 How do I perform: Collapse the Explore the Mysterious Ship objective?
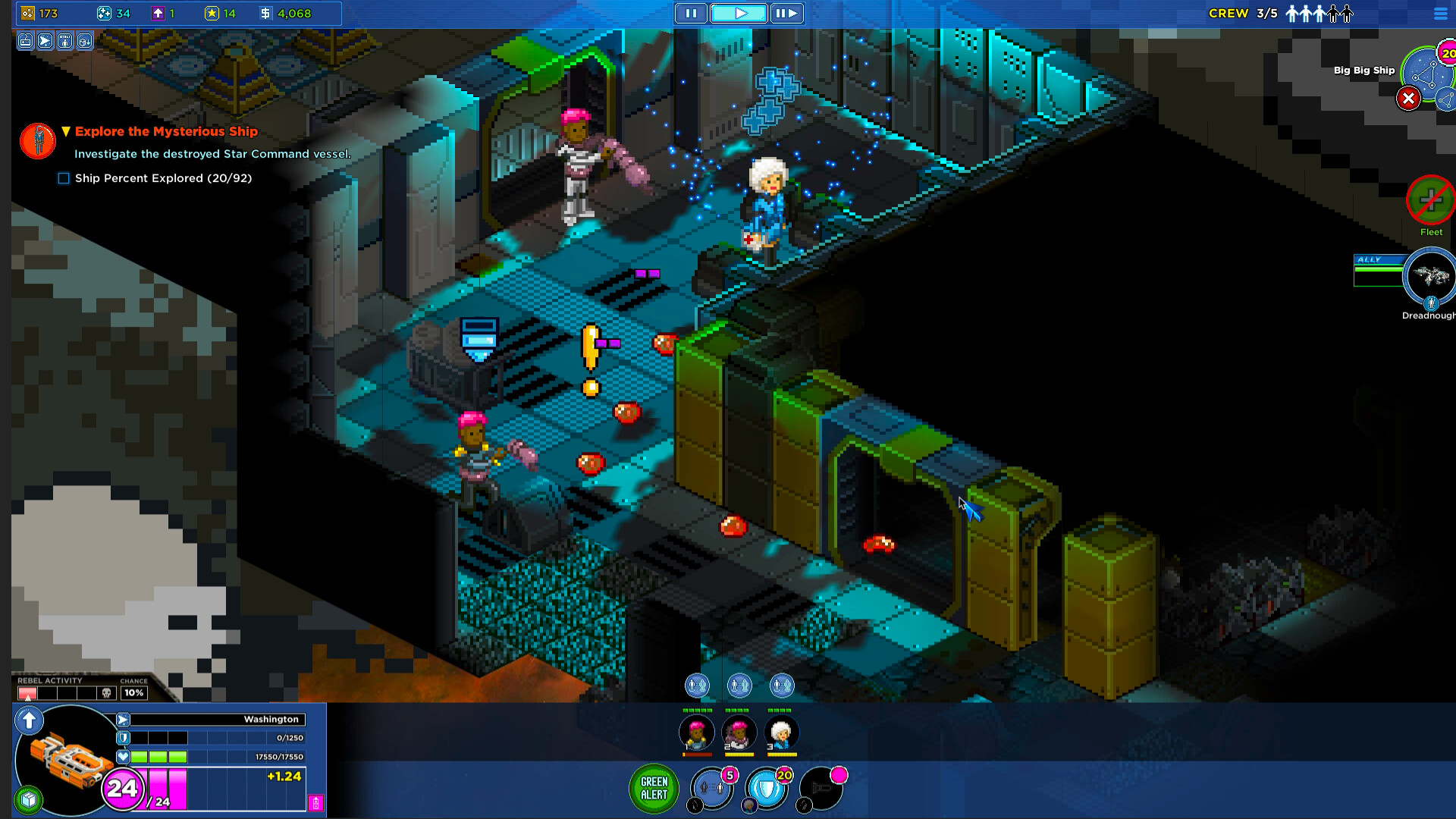(x=65, y=130)
